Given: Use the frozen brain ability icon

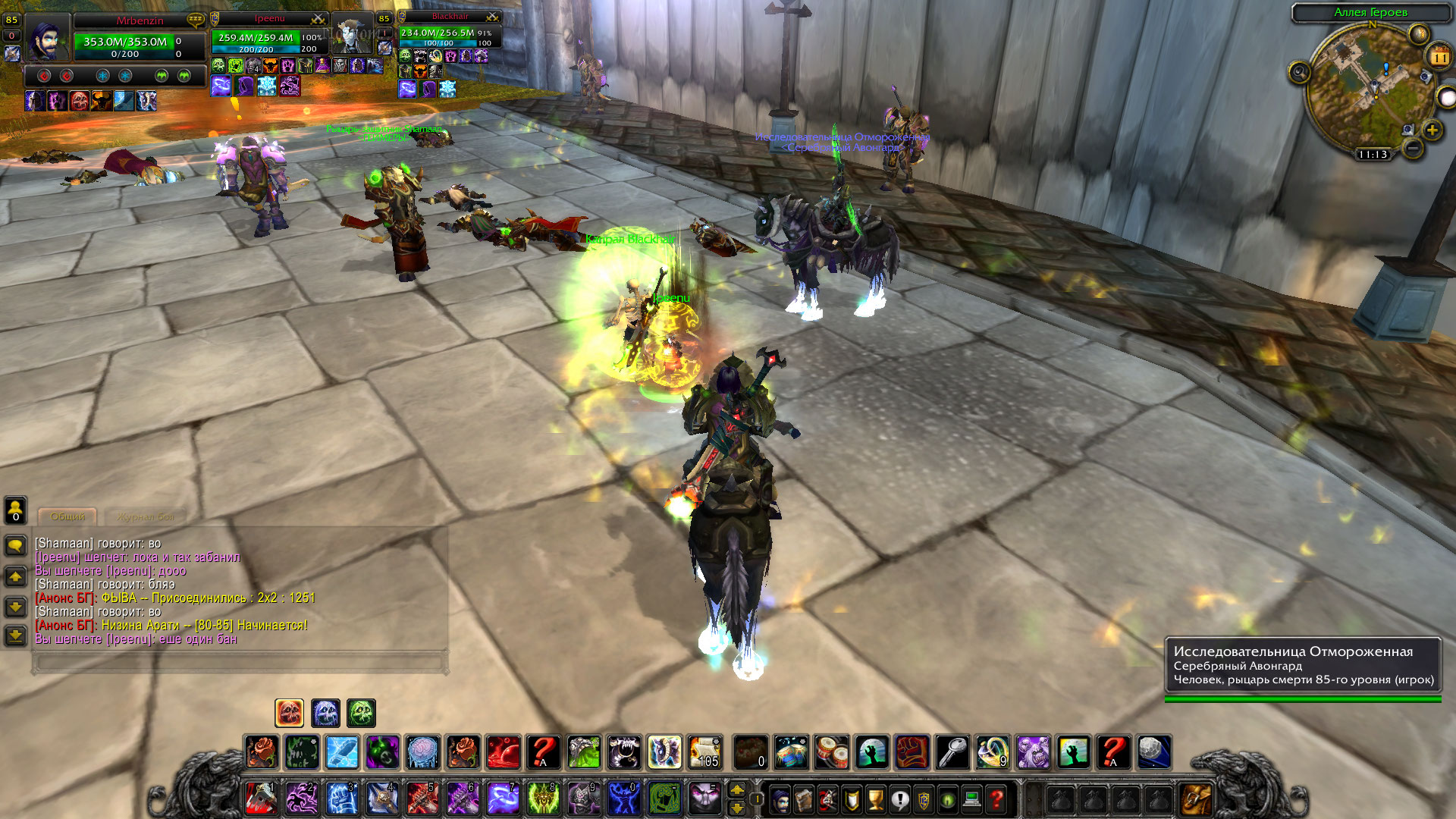Looking at the screenshot, I should pos(422,752).
